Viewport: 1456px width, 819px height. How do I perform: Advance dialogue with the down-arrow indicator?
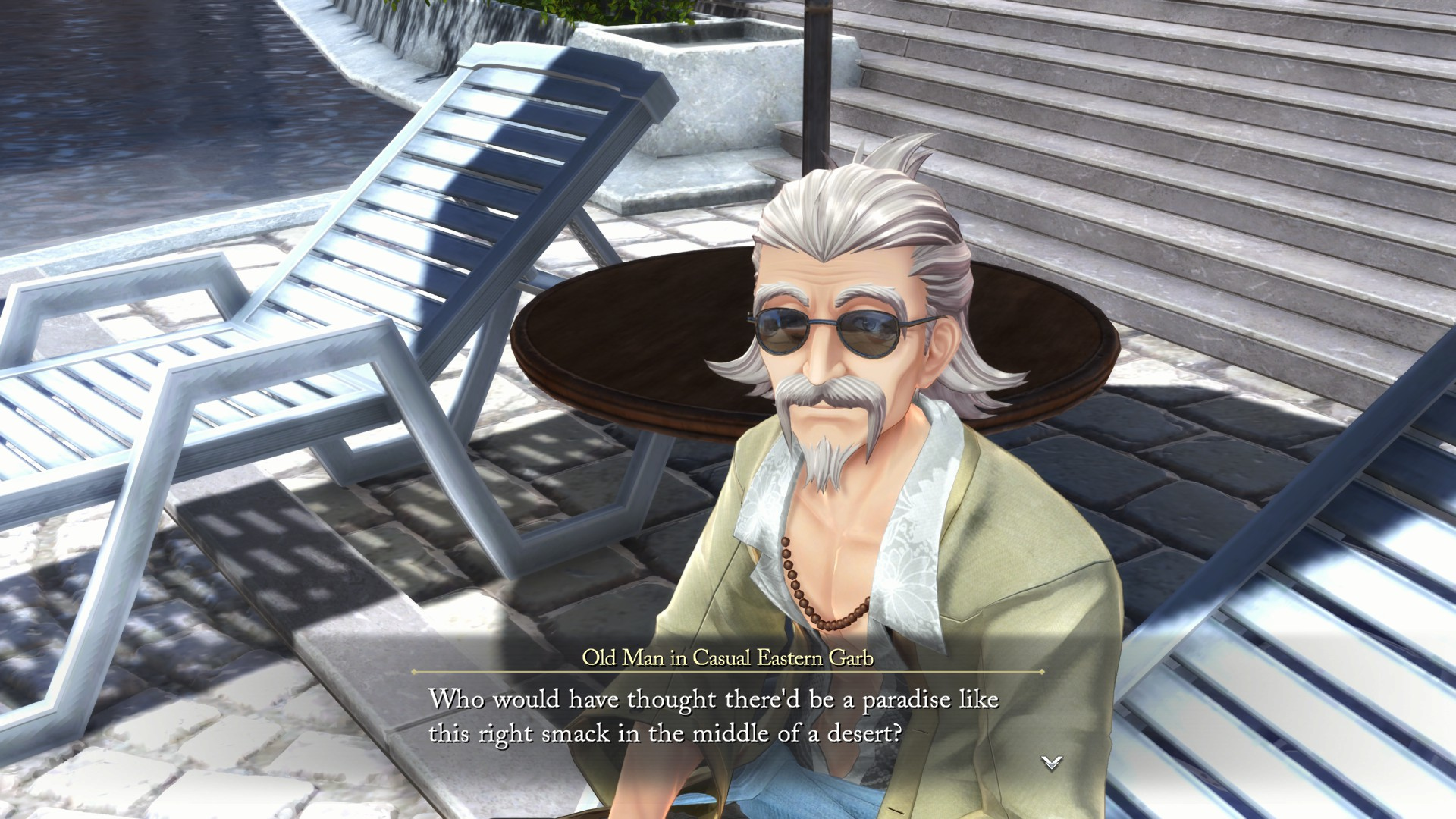pyautogui.click(x=1051, y=763)
